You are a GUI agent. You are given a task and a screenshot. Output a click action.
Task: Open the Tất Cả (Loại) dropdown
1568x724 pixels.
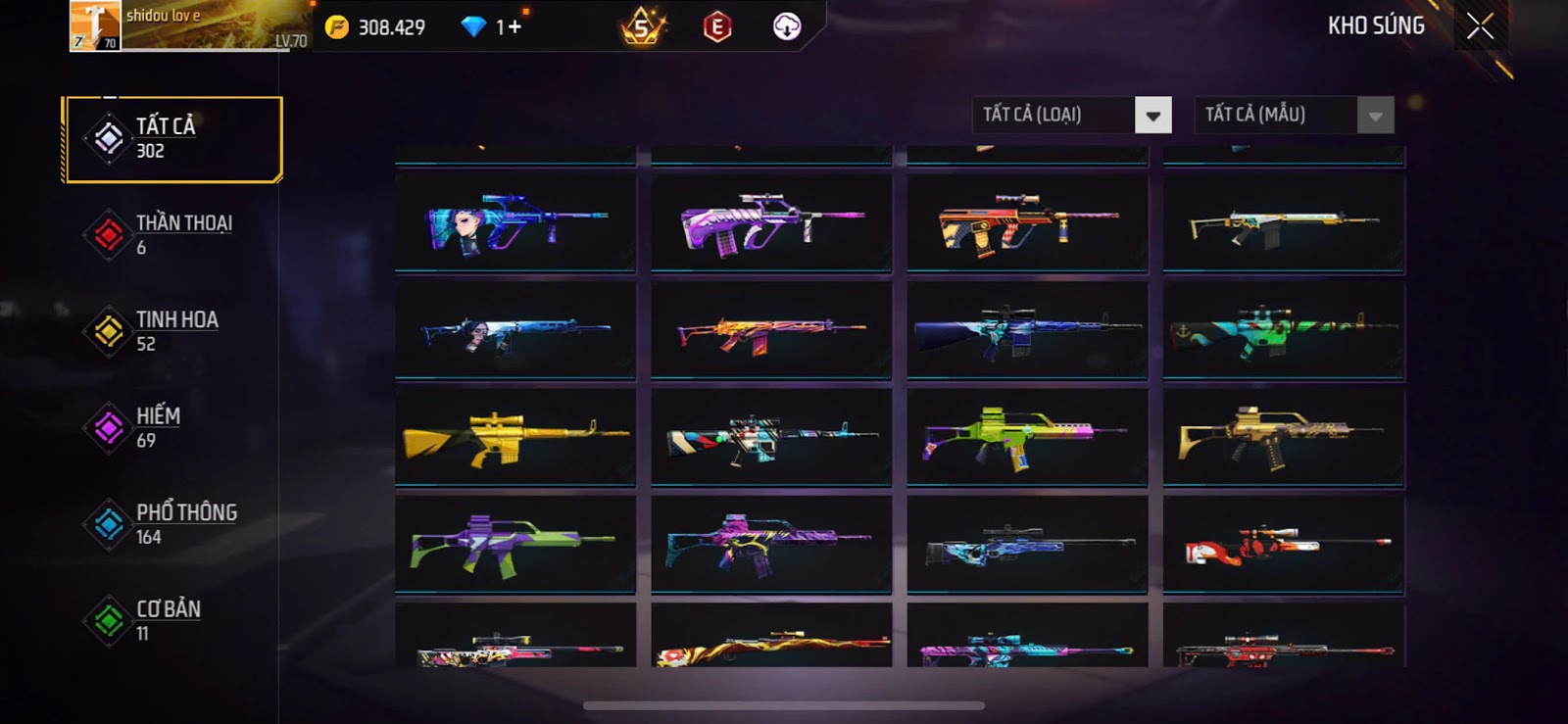pyautogui.click(x=1152, y=116)
